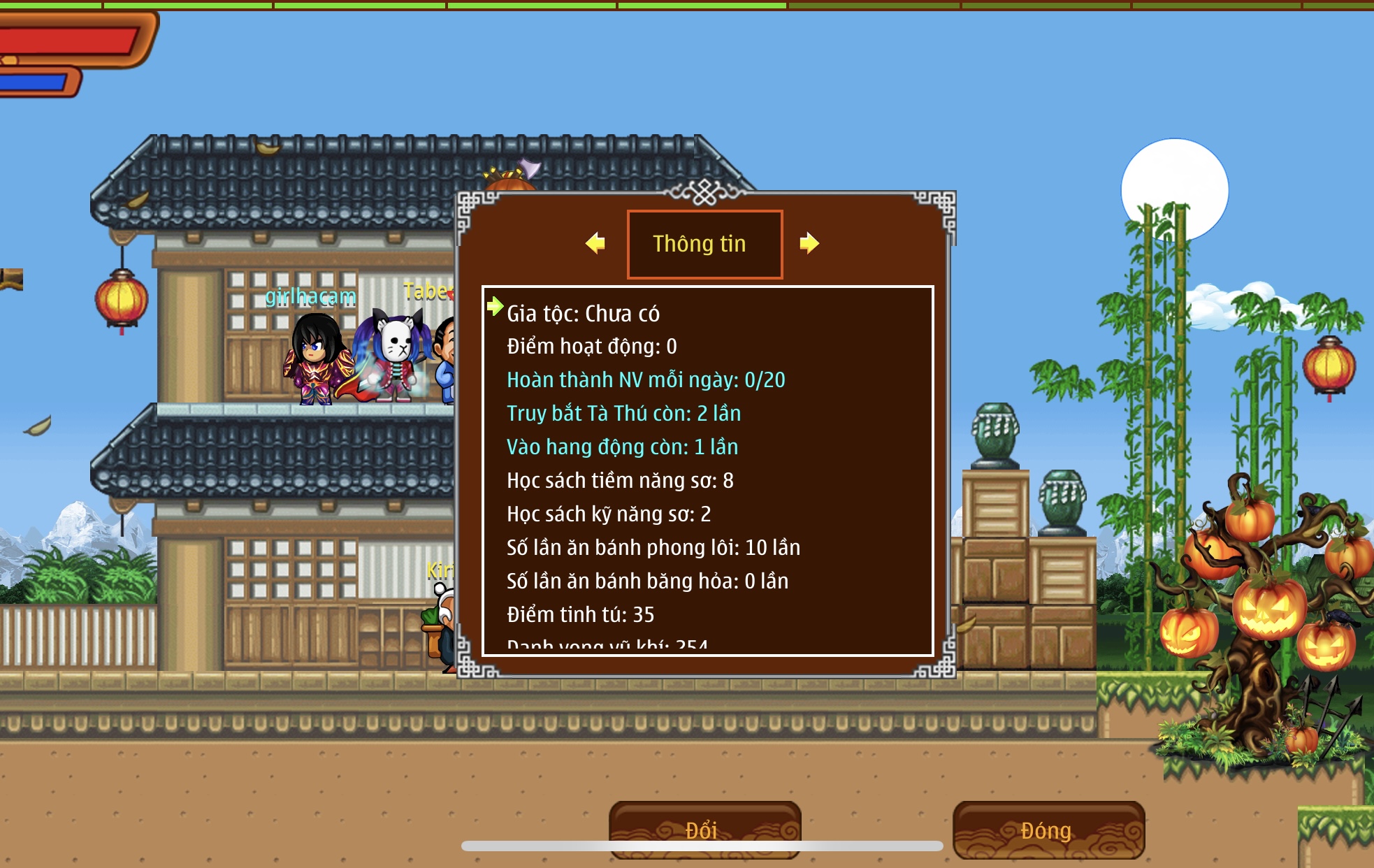This screenshot has height=868, width=1374.
Task: Select the Gia tộc: Chưa có row
Action: point(583,314)
